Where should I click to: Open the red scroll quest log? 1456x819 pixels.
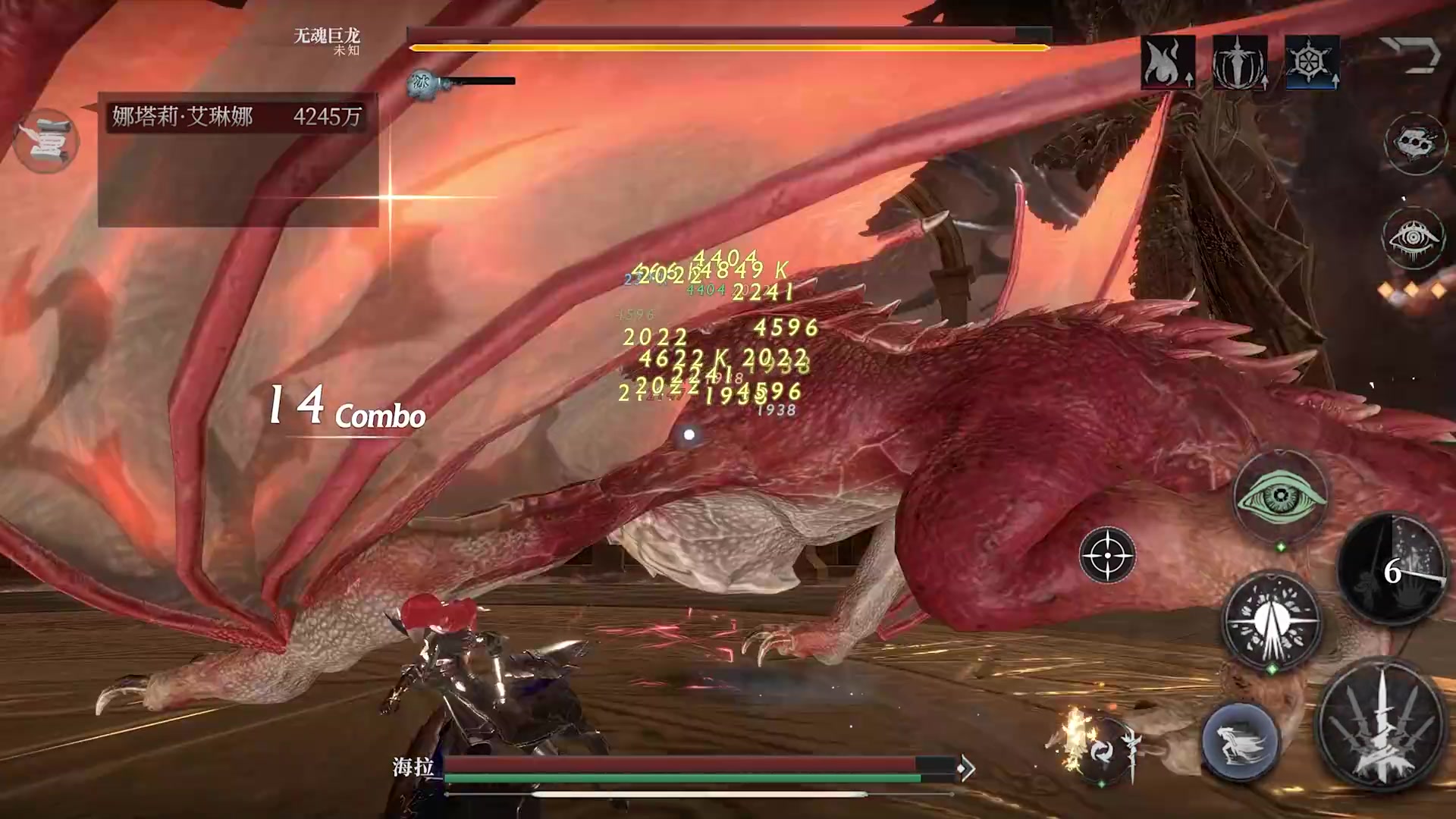tap(46, 141)
